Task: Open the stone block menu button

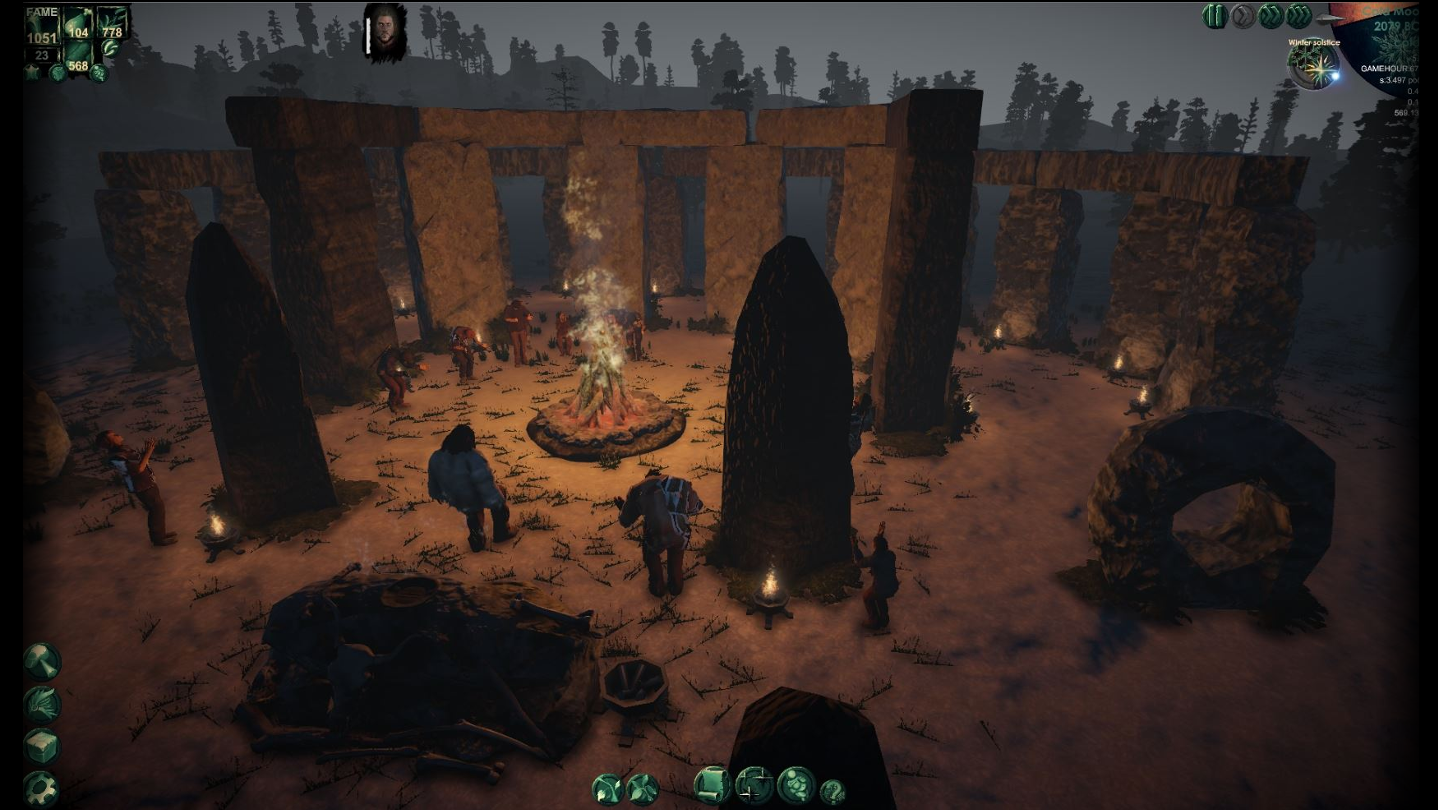Action: click(x=42, y=746)
